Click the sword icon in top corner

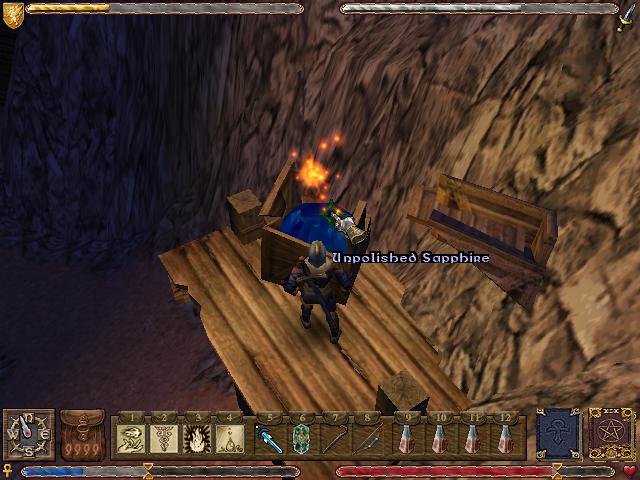pyautogui.click(x=627, y=13)
